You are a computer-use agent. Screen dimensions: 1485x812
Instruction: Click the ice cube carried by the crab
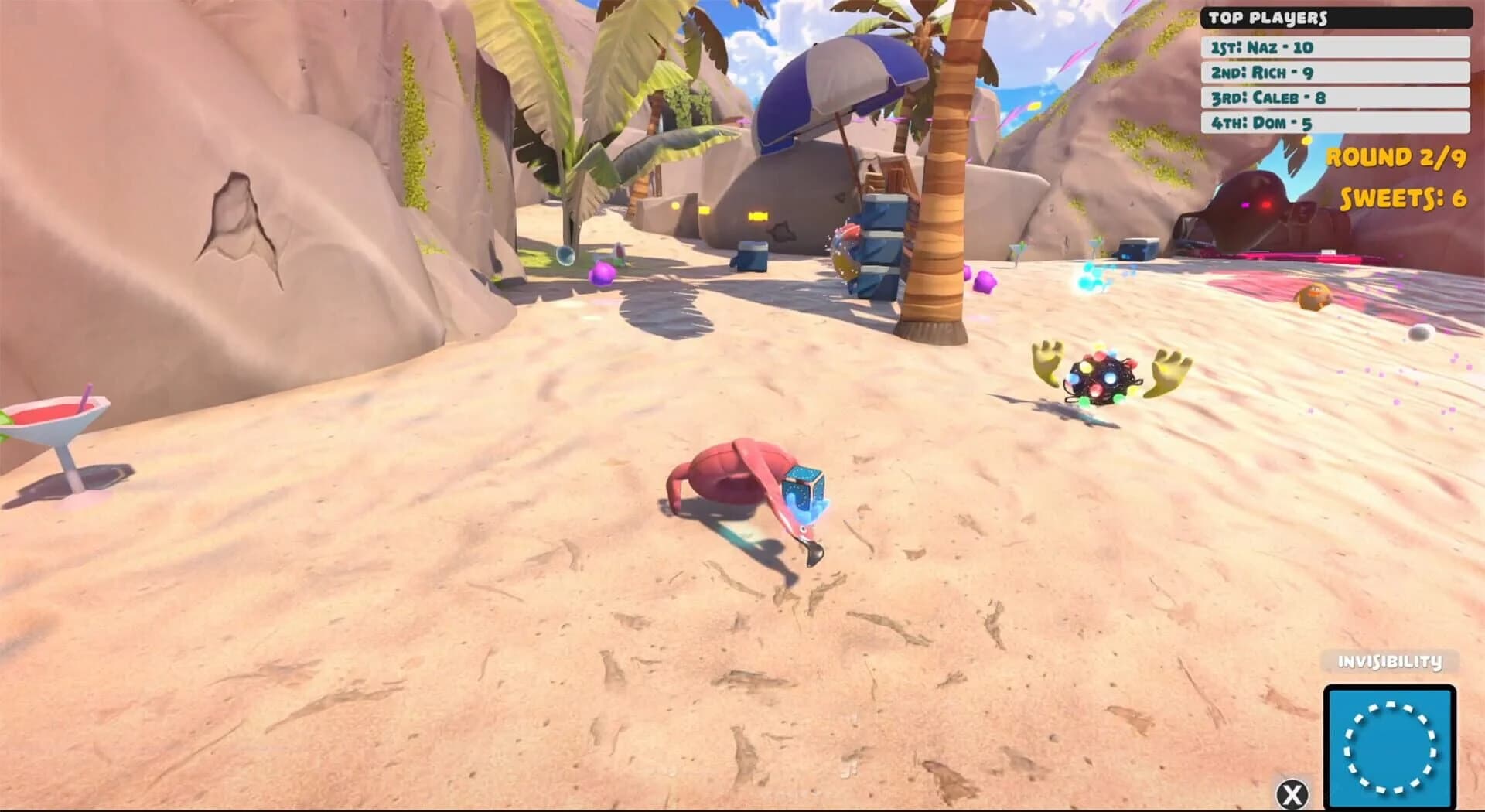pos(805,488)
